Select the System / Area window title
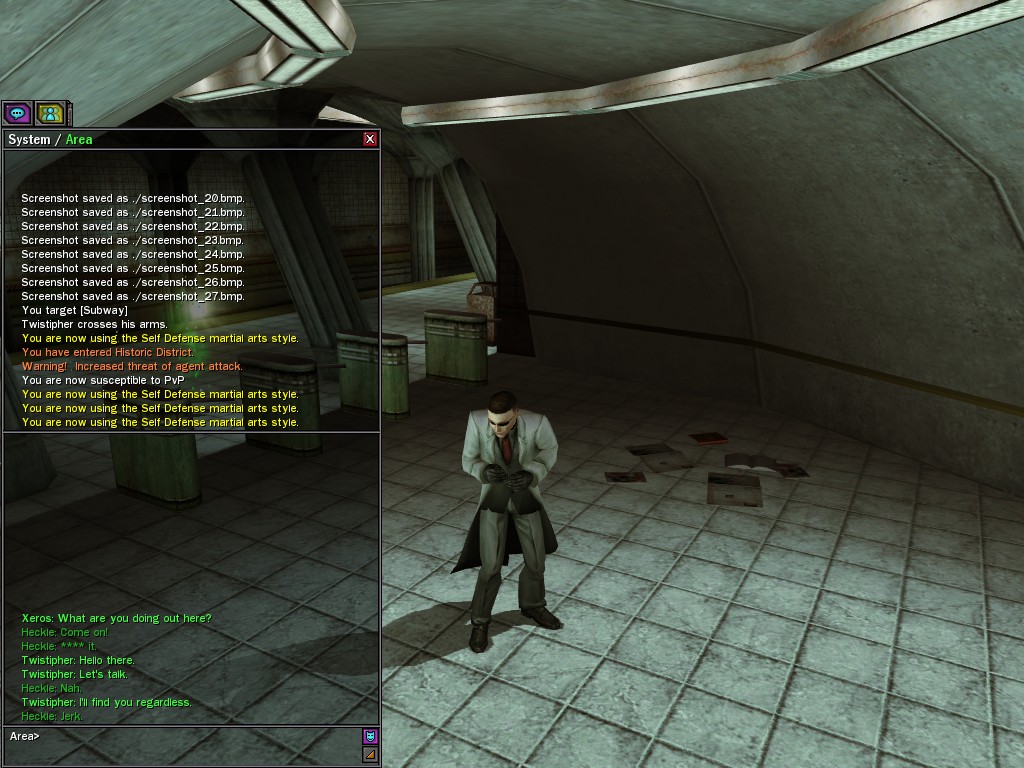The height and width of the screenshot is (768, 1024). tap(50, 139)
